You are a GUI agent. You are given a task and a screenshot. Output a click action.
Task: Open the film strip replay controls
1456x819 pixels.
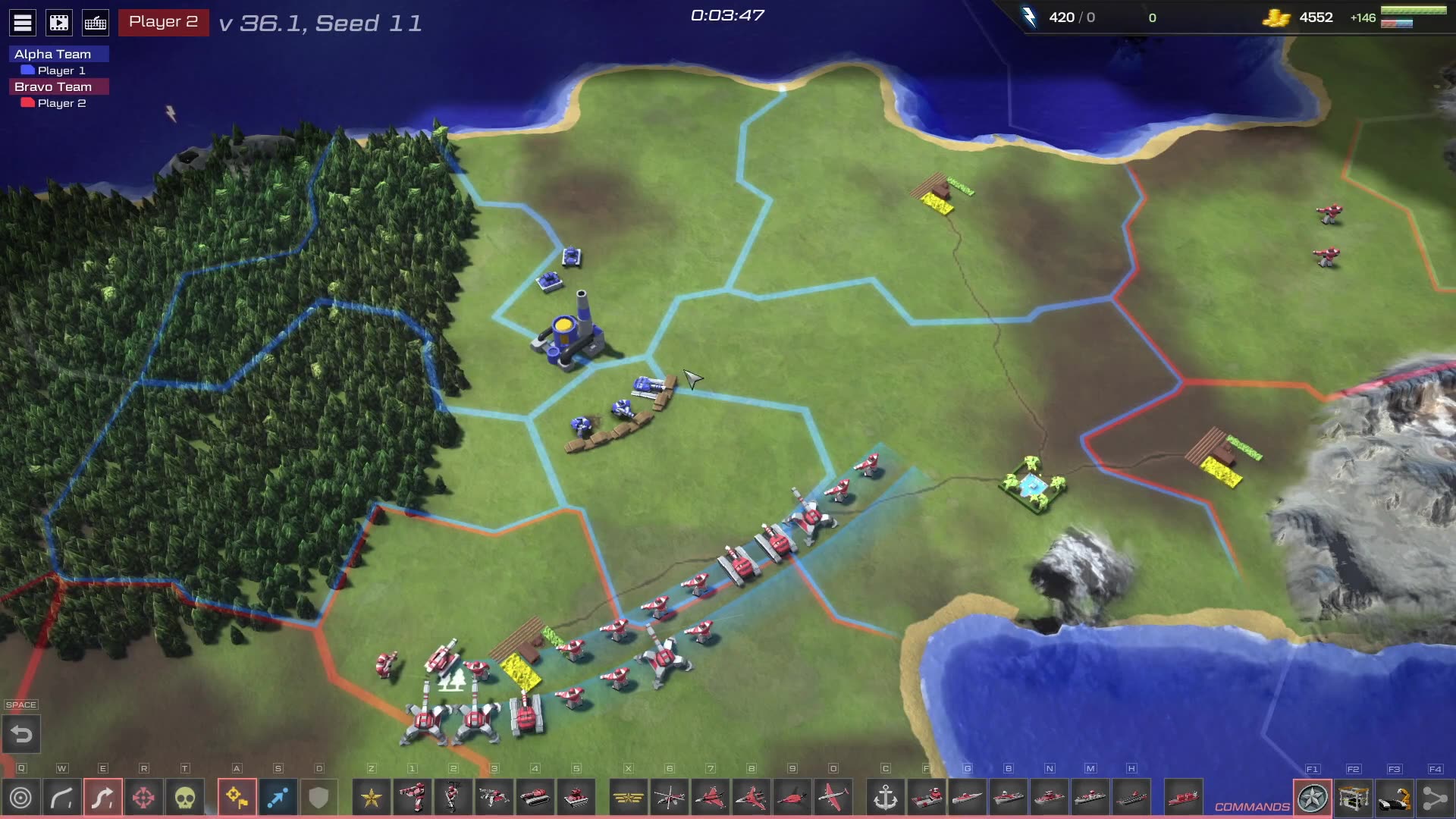point(59,23)
